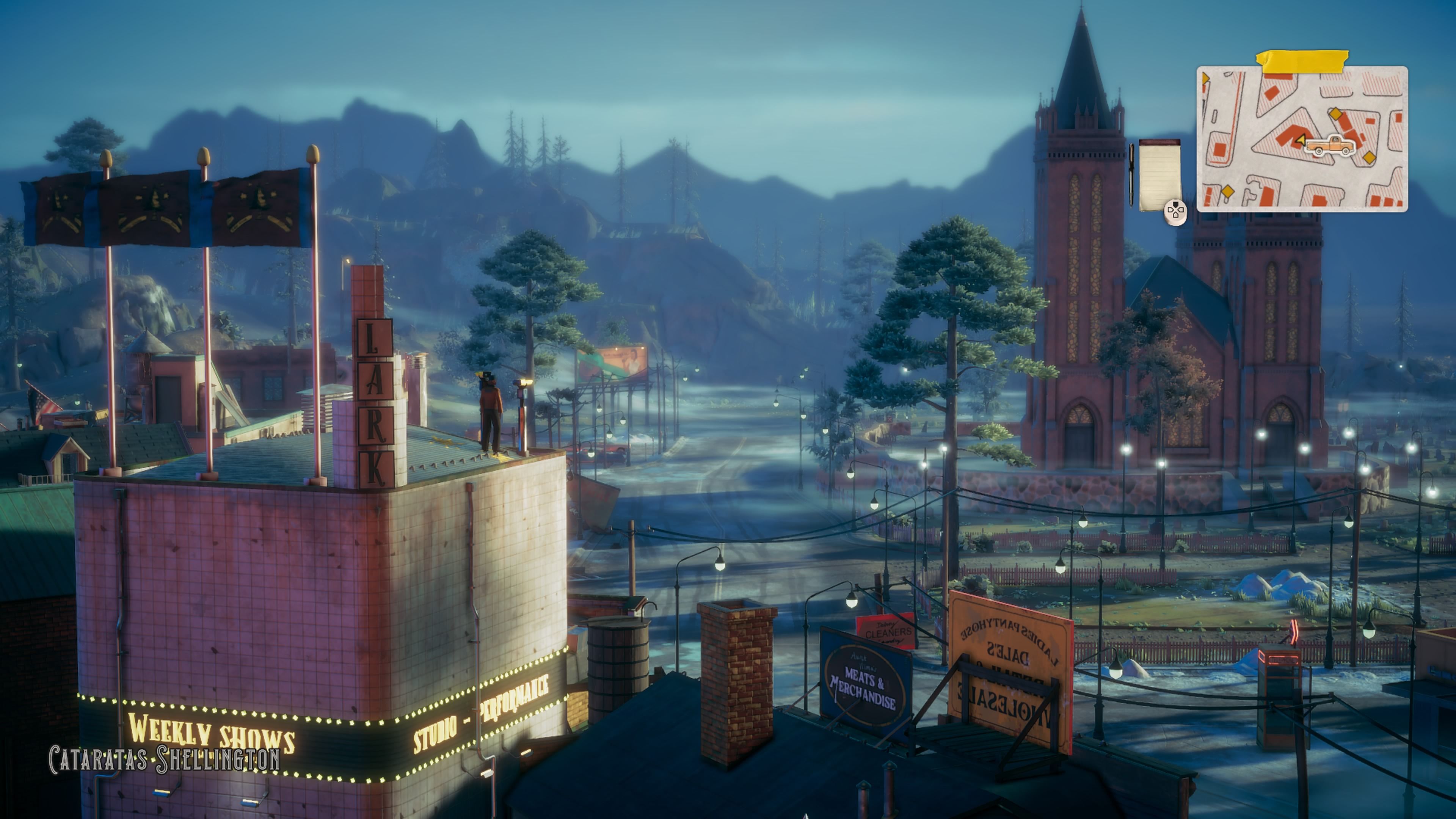The width and height of the screenshot is (1456, 819).
Task: Open the town minimap
Action: [1301, 139]
